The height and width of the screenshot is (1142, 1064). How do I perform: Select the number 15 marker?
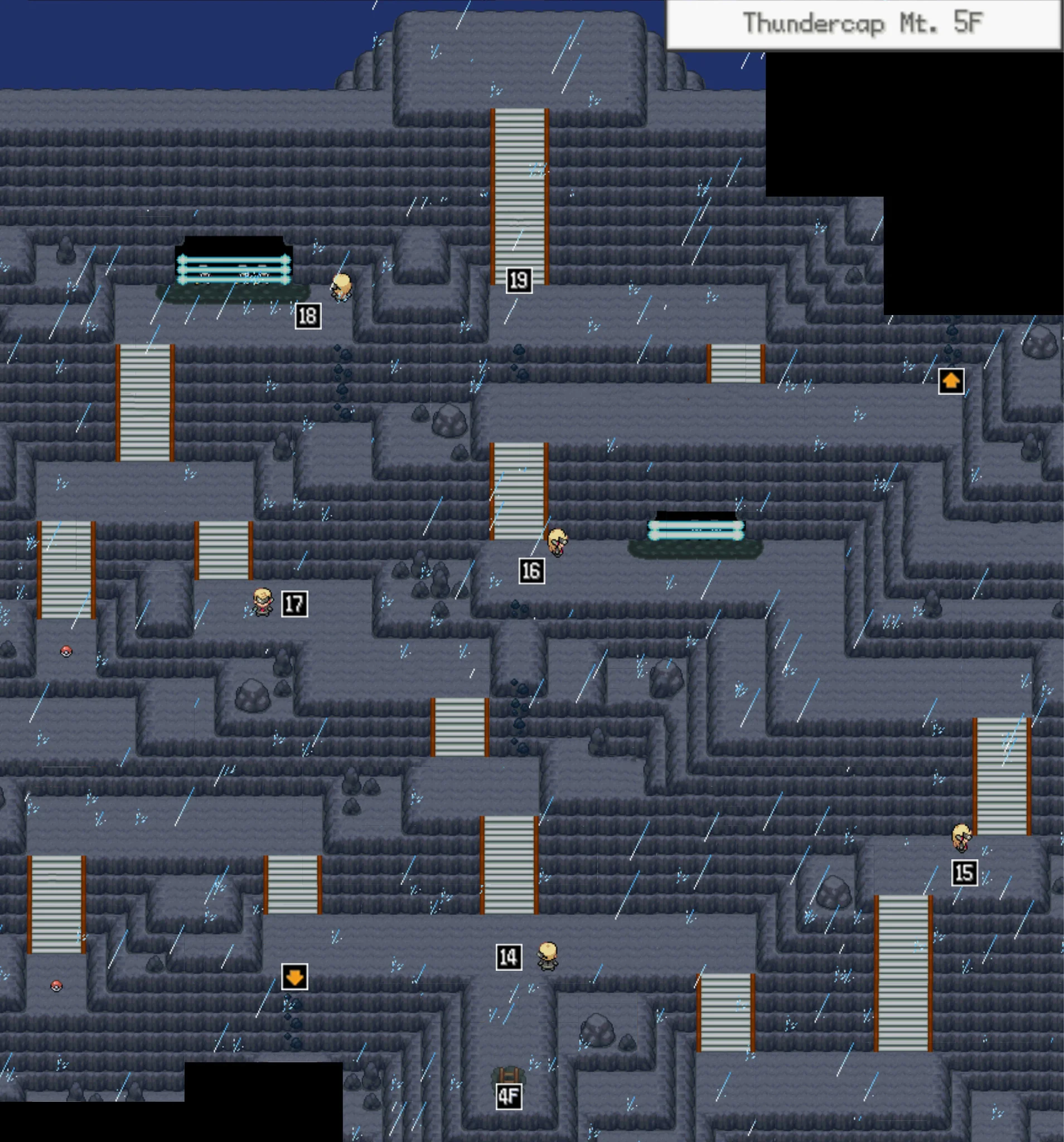coord(964,873)
